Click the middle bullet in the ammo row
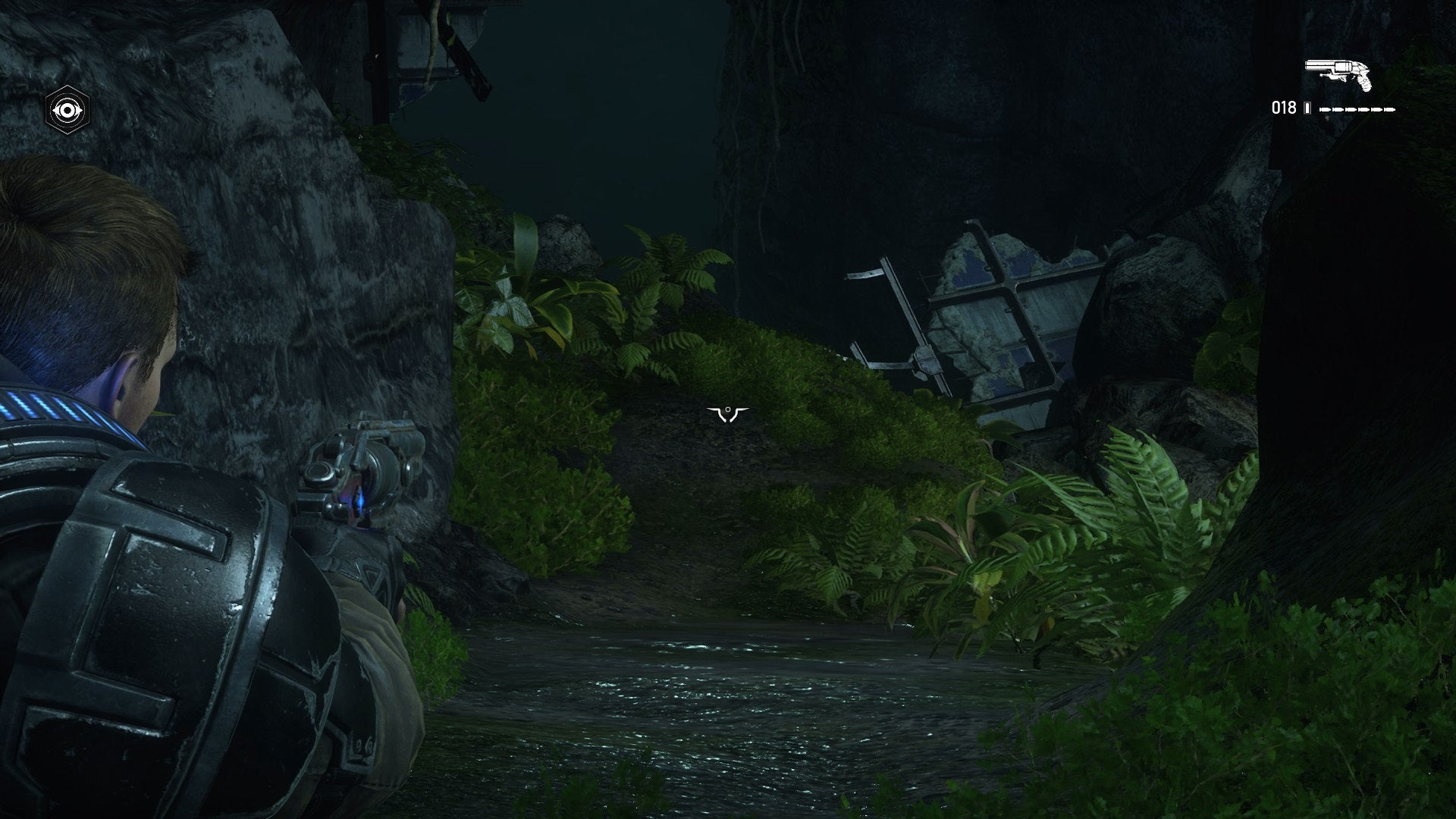 pos(1357,110)
